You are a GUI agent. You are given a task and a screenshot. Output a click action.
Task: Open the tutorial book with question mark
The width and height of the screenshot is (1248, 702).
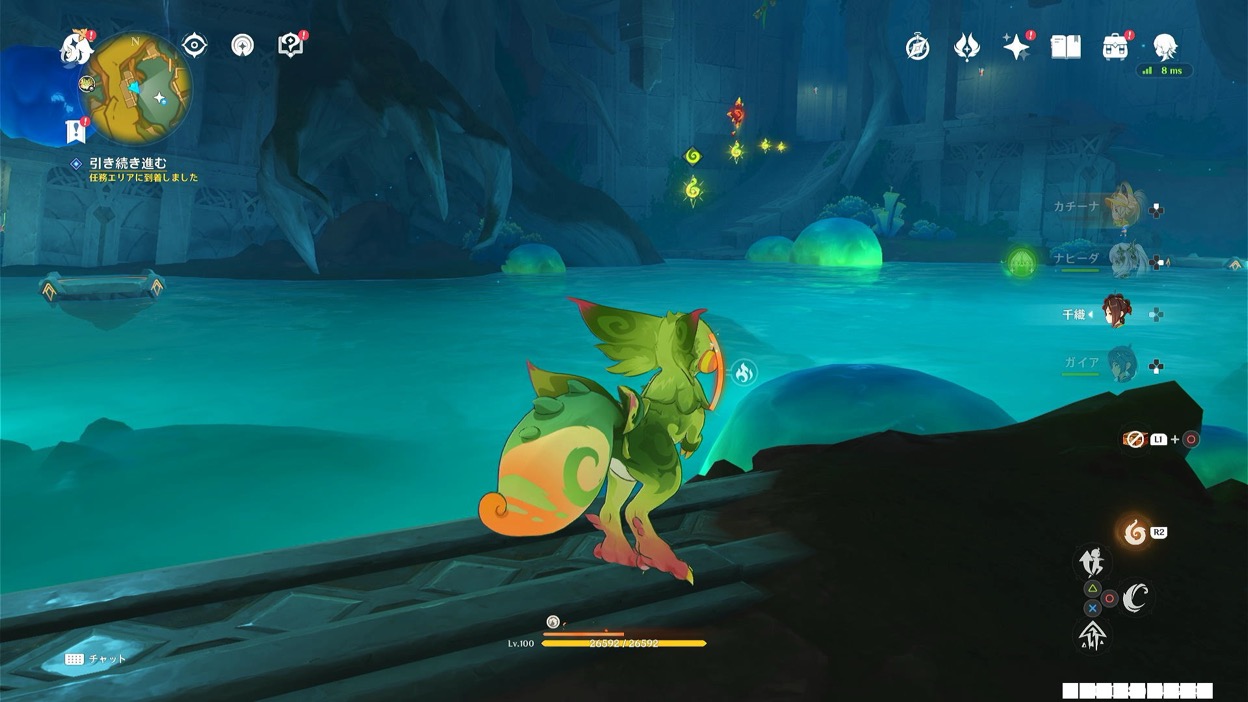pyautogui.click(x=290, y=46)
